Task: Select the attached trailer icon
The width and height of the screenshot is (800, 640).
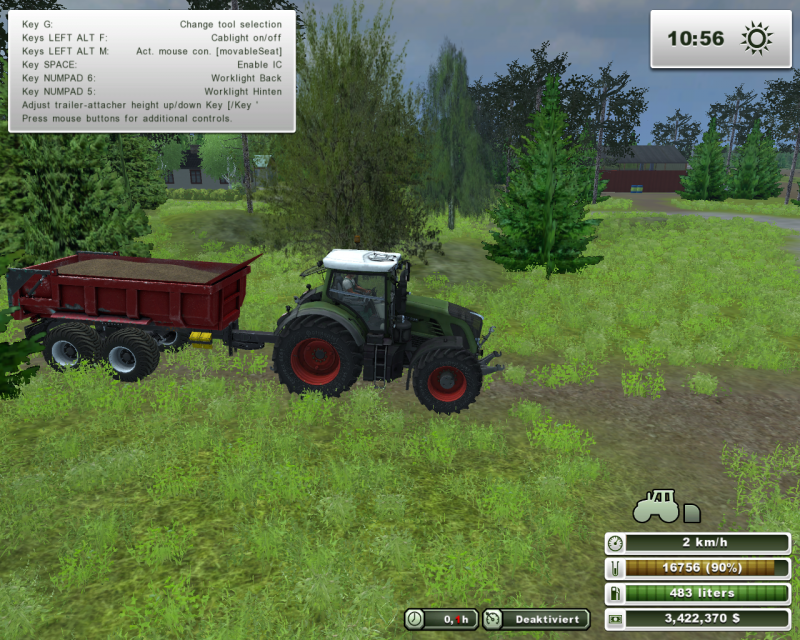Action: (x=691, y=512)
